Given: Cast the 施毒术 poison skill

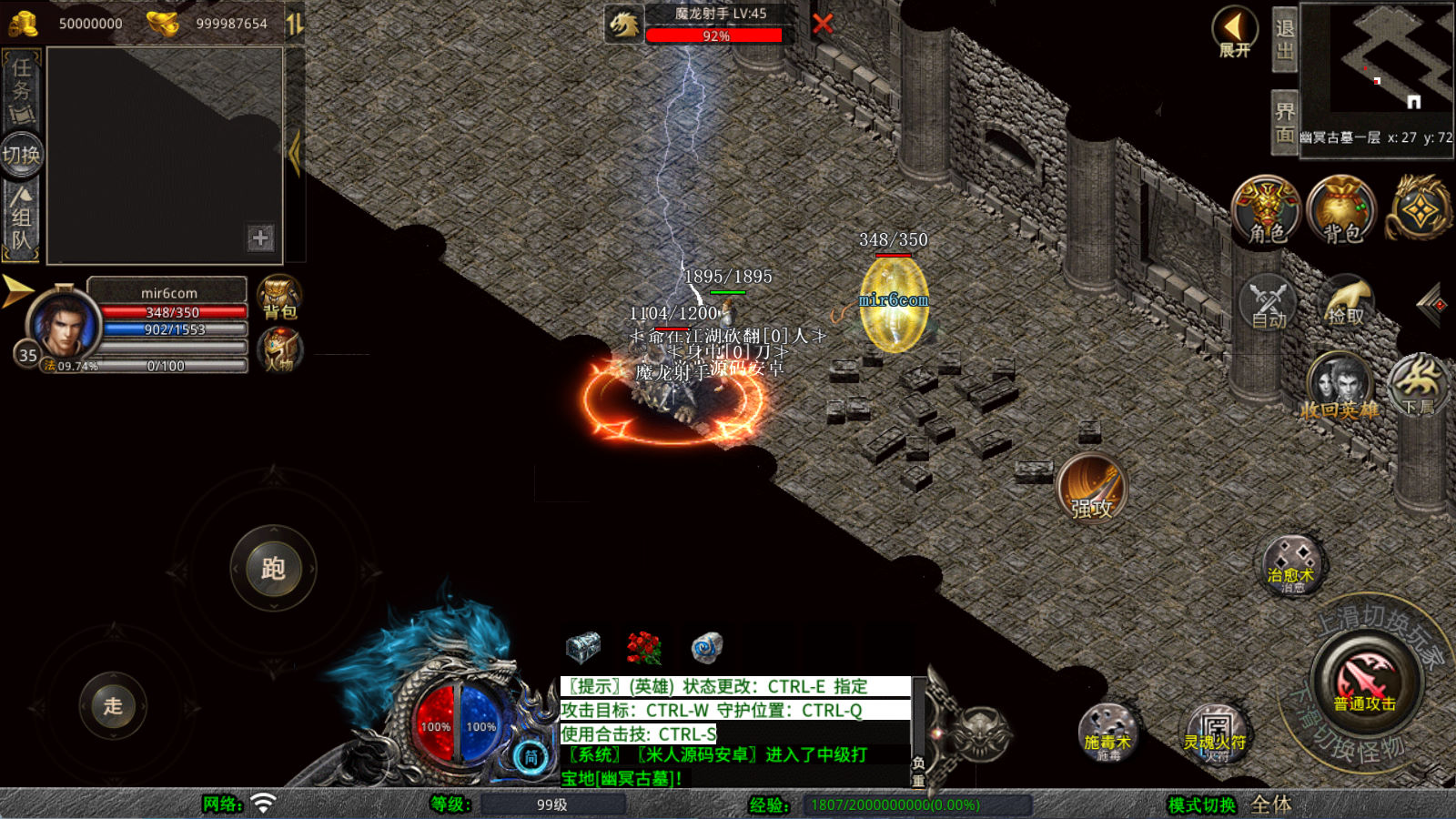Looking at the screenshot, I should [1107, 733].
